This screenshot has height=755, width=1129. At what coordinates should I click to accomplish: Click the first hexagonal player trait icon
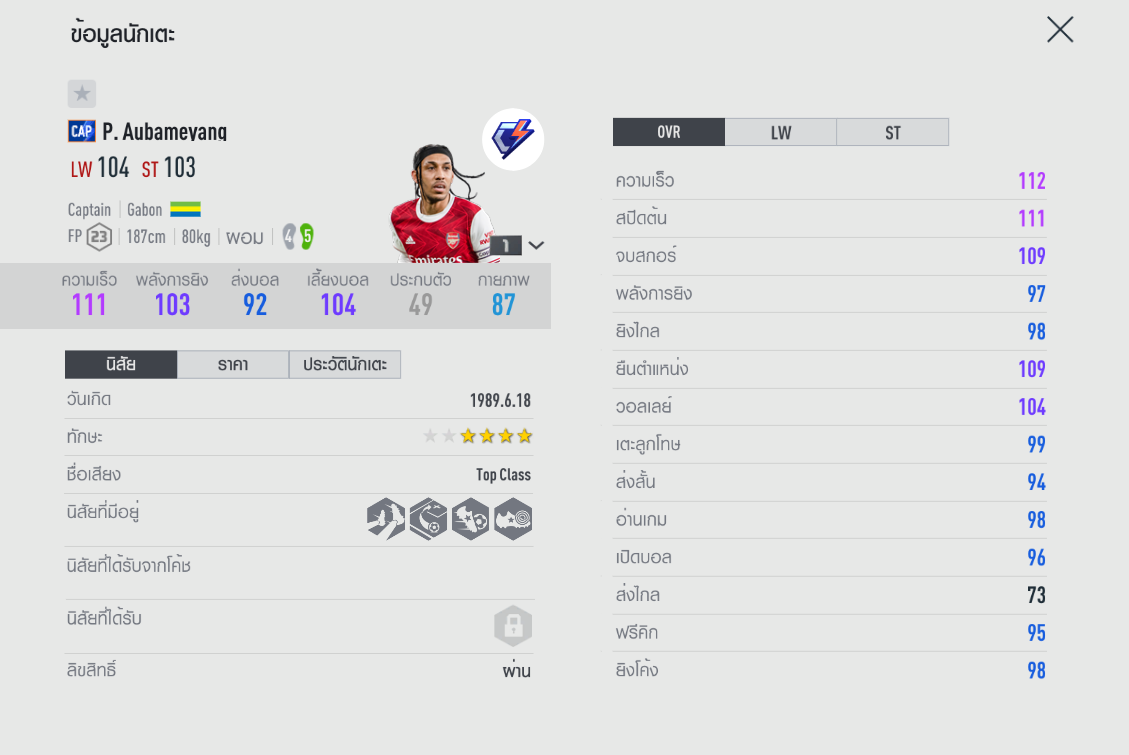coord(386,520)
